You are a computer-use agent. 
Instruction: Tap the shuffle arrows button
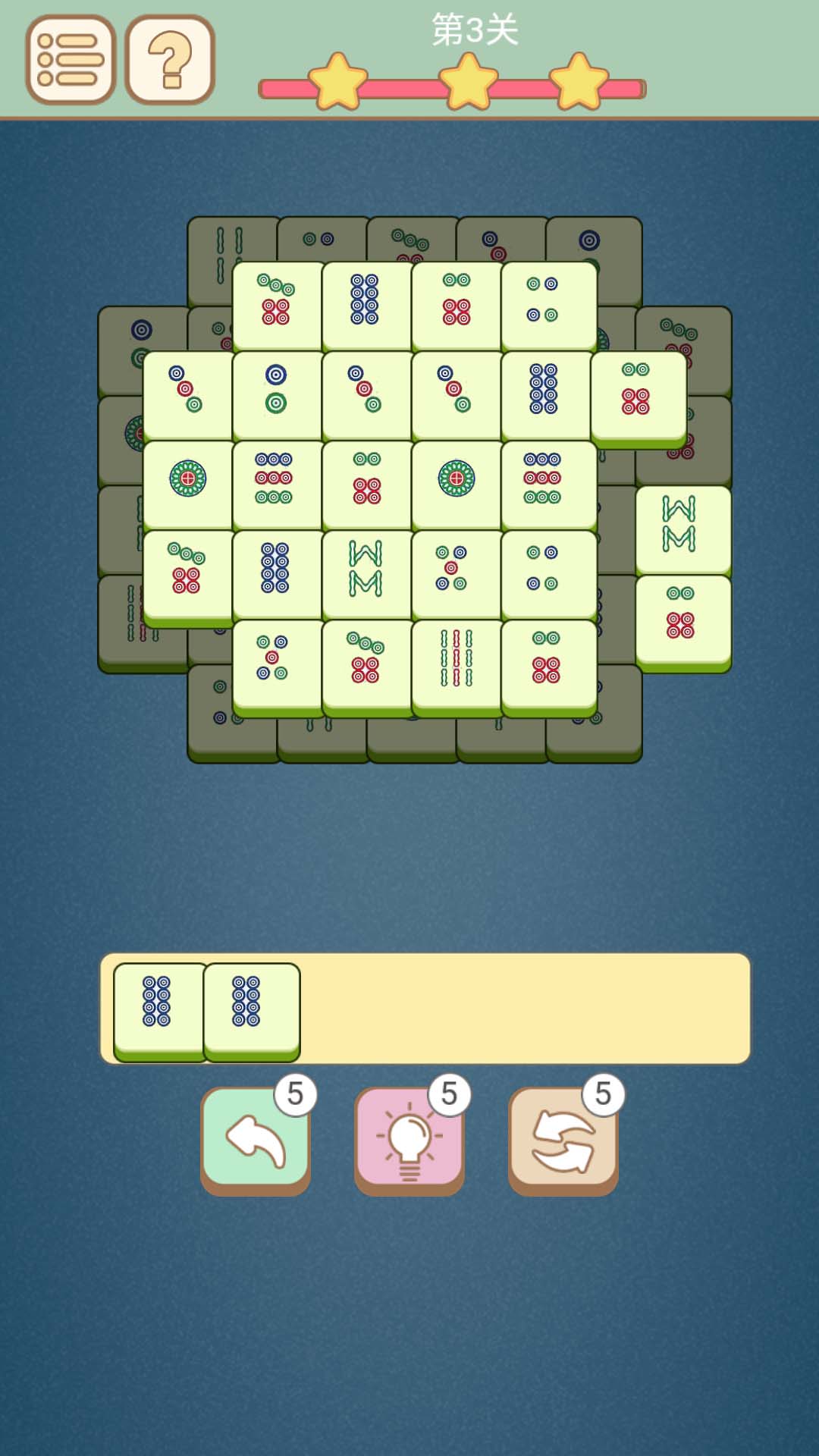pyautogui.click(x=563, y=1139)
